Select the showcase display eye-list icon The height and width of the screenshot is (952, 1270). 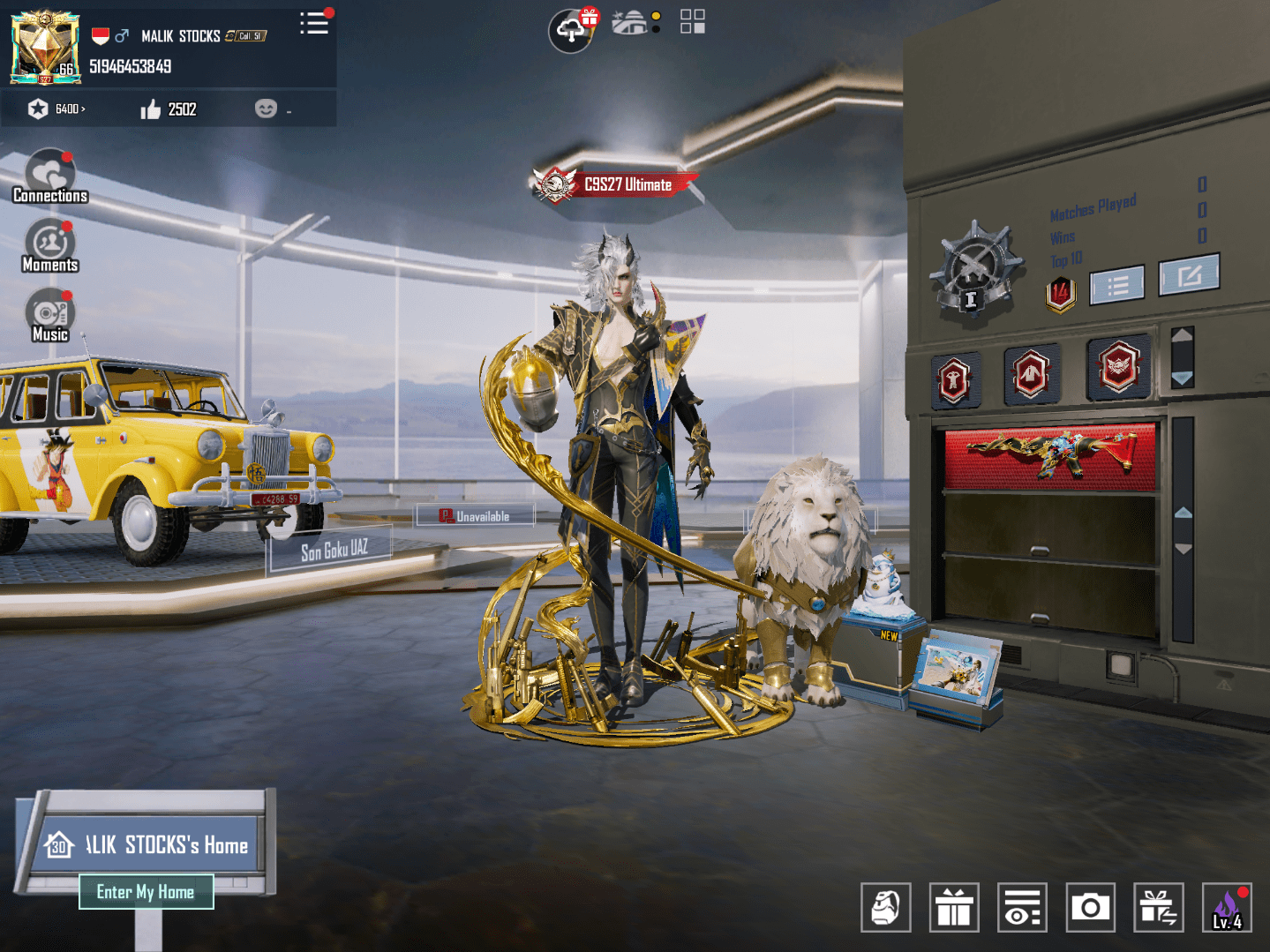1021,907
